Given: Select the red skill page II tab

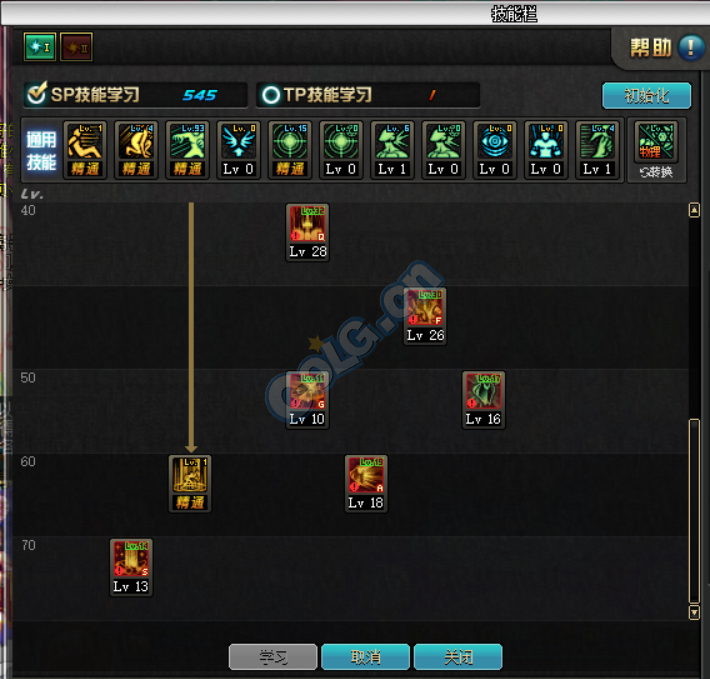Looking at the screenshot, I should click(x=76, y=46).
